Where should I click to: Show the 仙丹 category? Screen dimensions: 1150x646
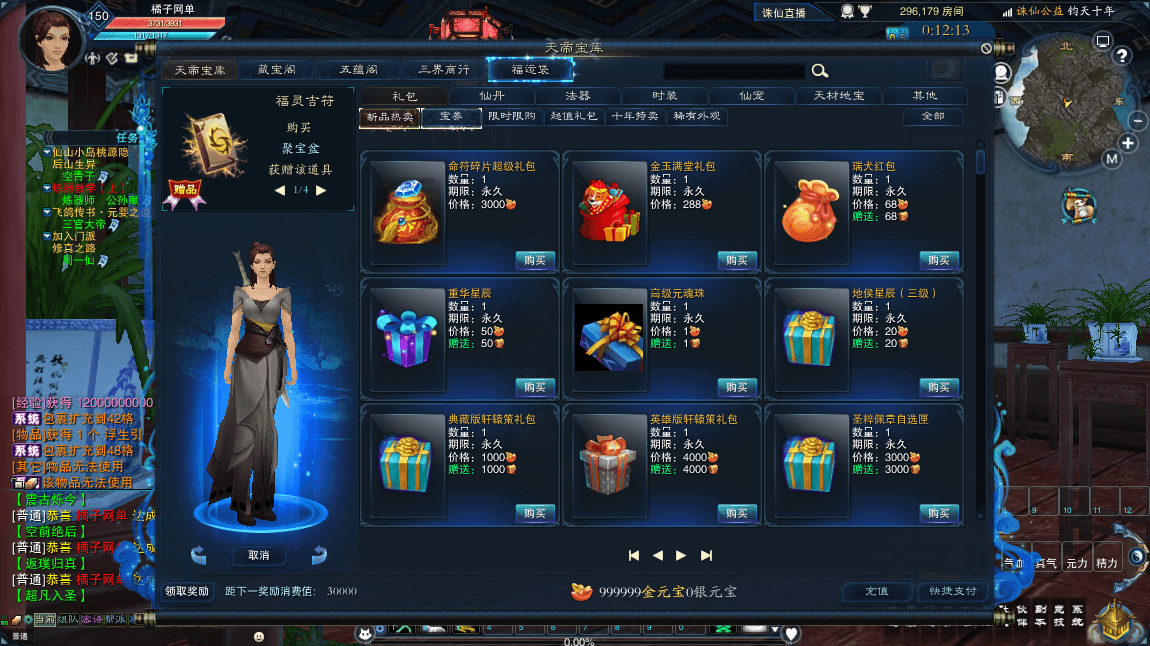pos(491,96)
